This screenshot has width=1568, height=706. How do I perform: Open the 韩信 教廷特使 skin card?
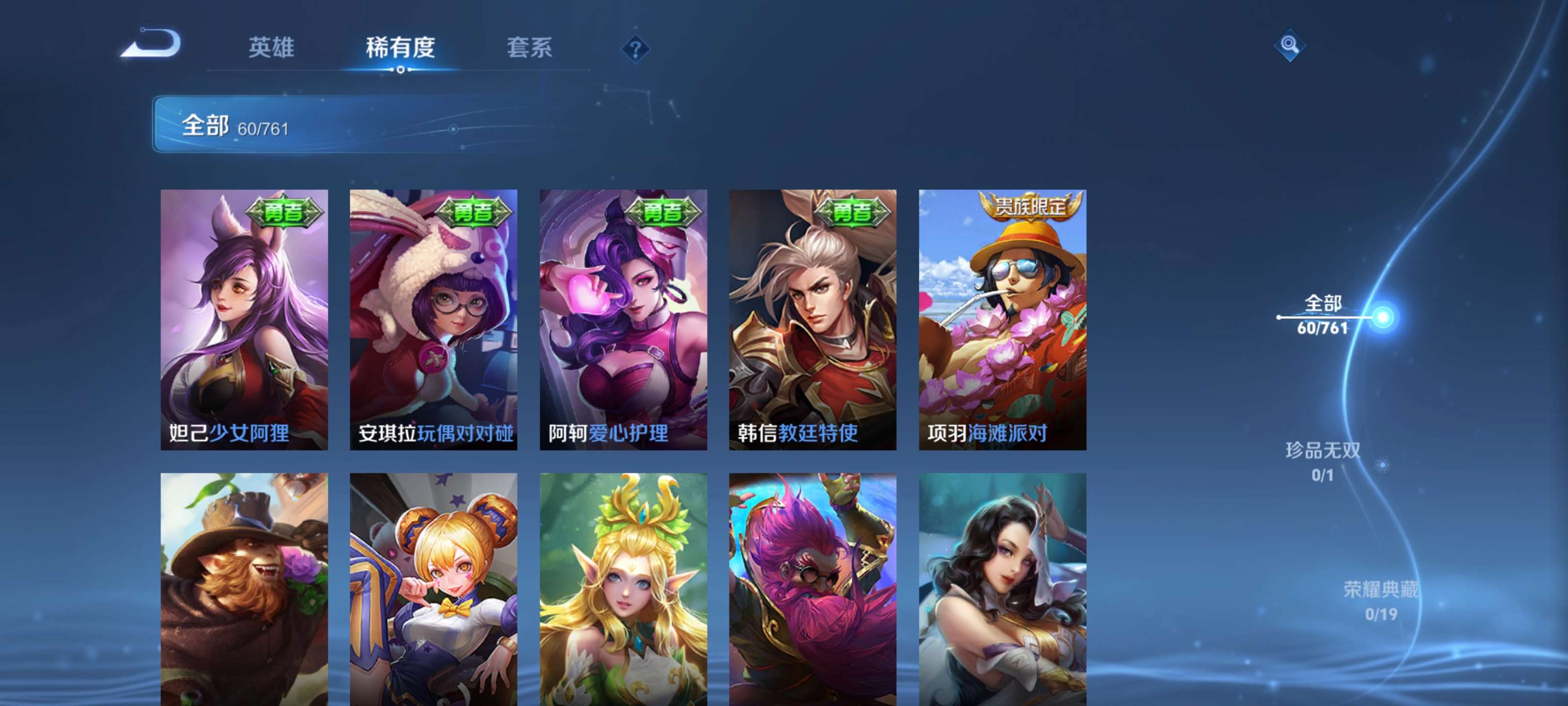(x=812, y=319)
